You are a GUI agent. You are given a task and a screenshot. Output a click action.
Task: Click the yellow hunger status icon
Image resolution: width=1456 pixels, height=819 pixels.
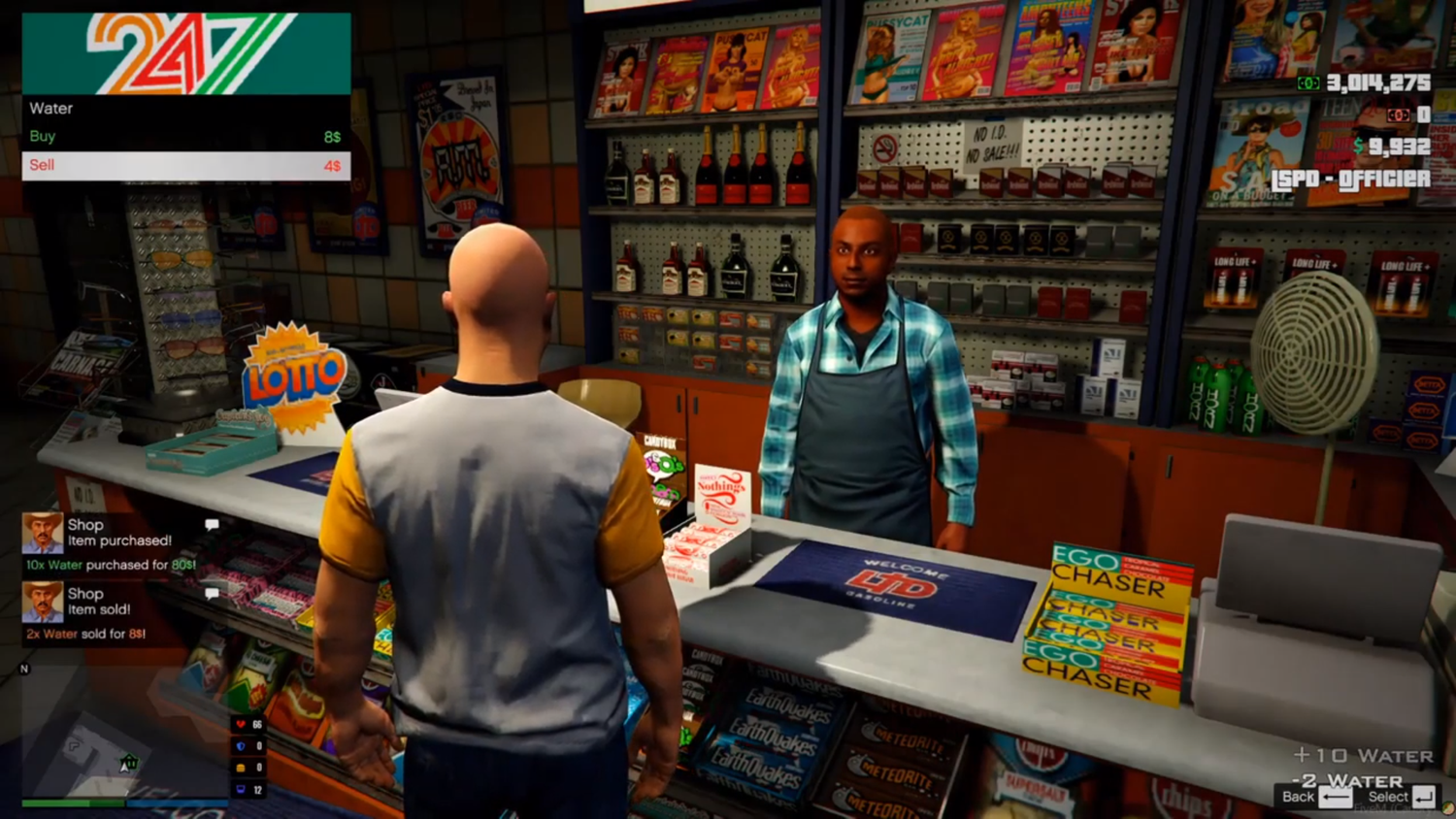coord(240,768)
